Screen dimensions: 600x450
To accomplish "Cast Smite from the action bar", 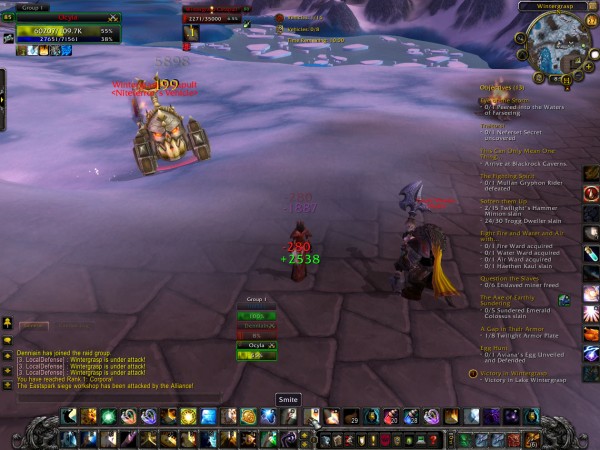I will coord(311,416).
